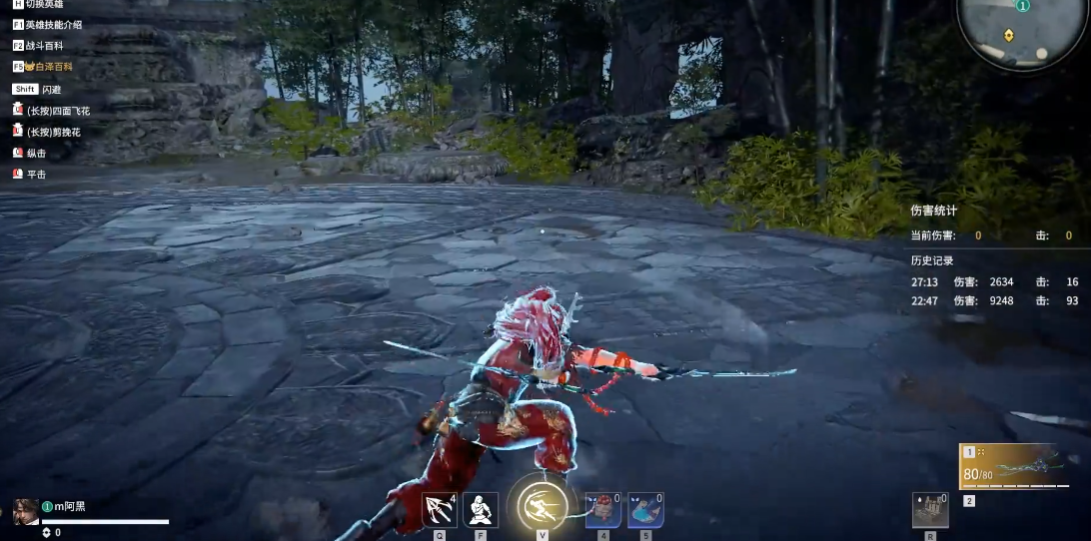Choose the golden weapon slot showing 80/80
This screenshot has width=1091, height=541.
click(x=1008, y=467)
